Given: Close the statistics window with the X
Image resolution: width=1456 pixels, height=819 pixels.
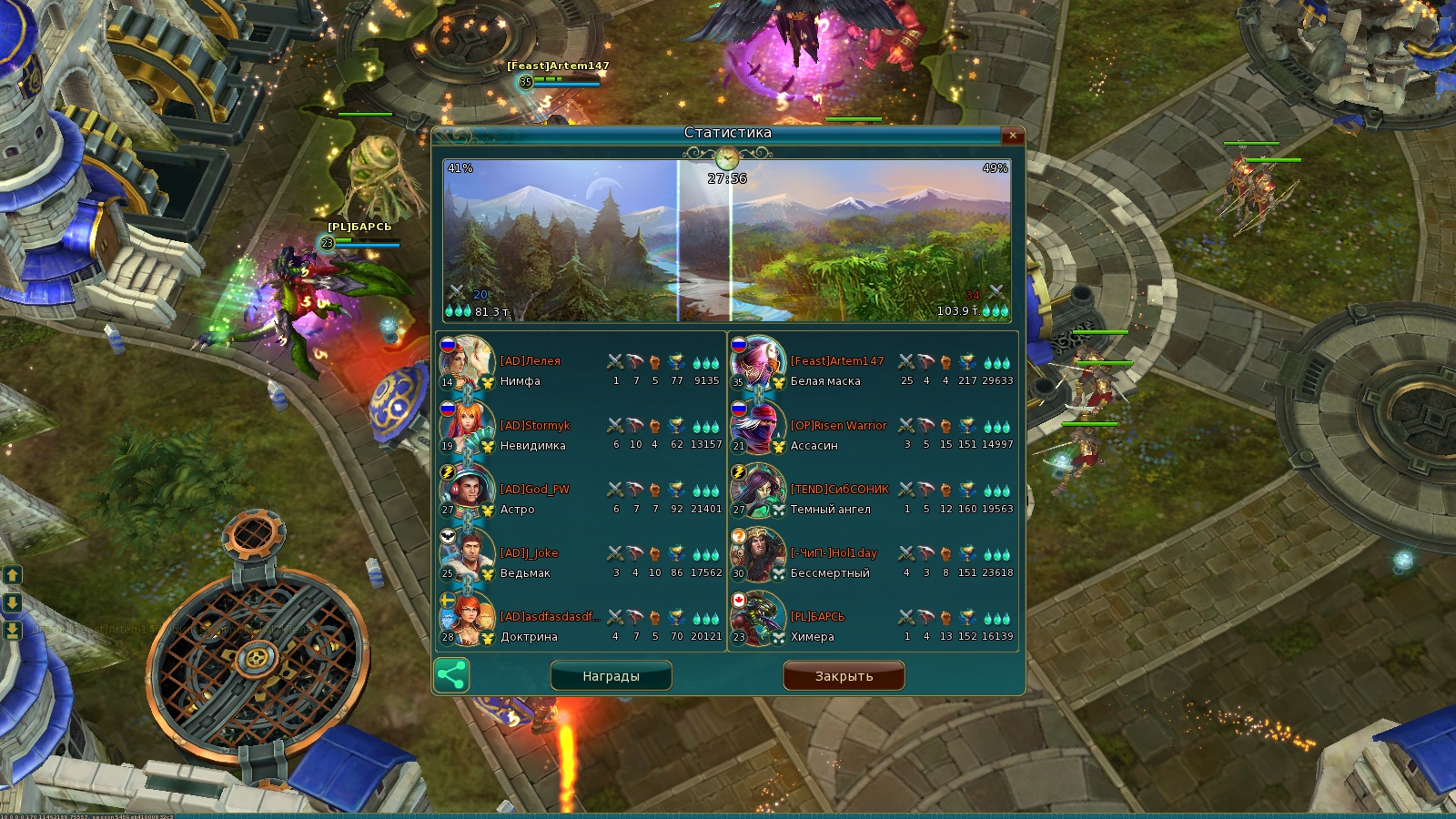Looking at the screenshot, I should (x=1012, y=136).
